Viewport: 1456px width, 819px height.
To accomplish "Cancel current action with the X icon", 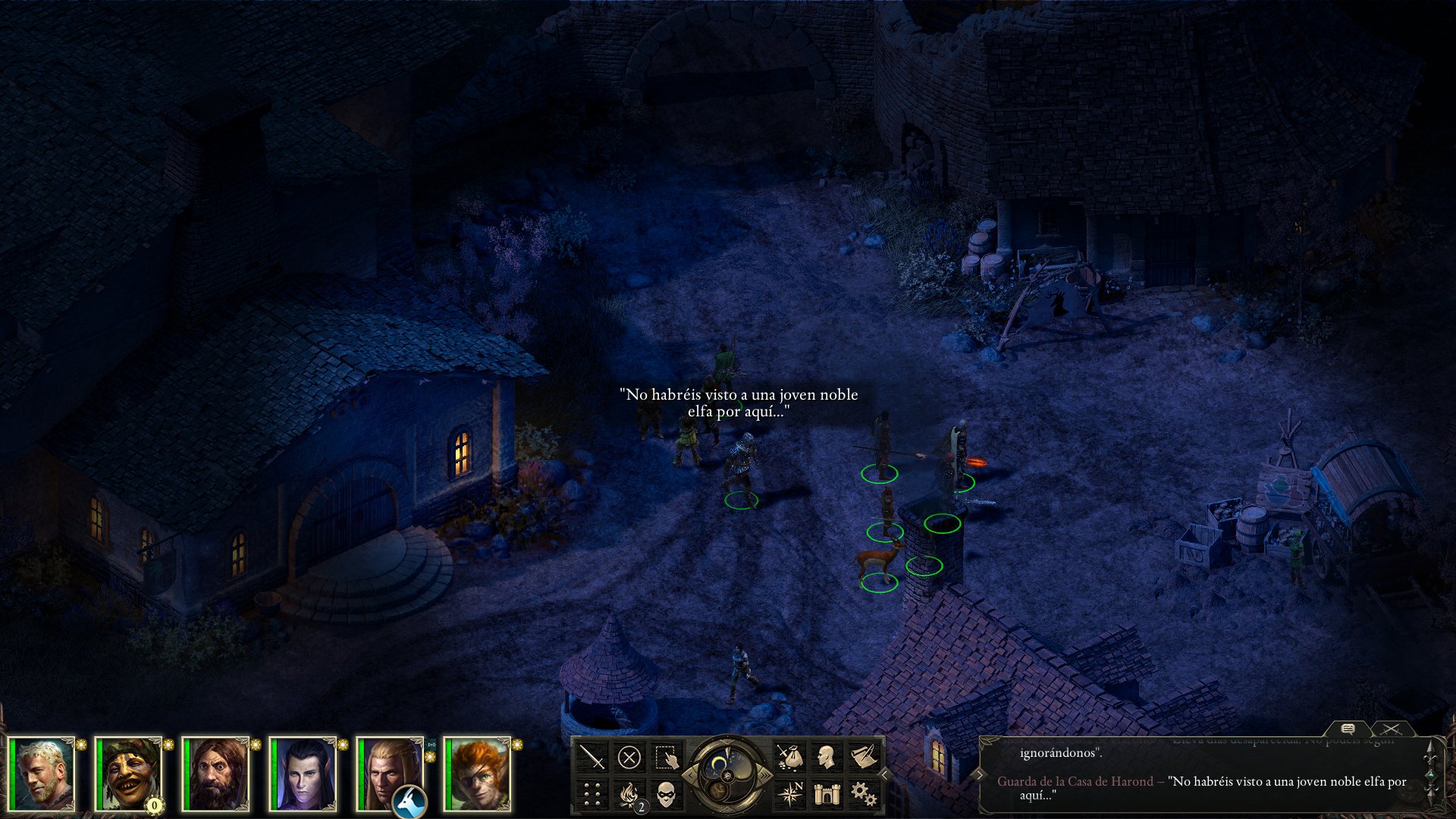I will click(629, 755).
